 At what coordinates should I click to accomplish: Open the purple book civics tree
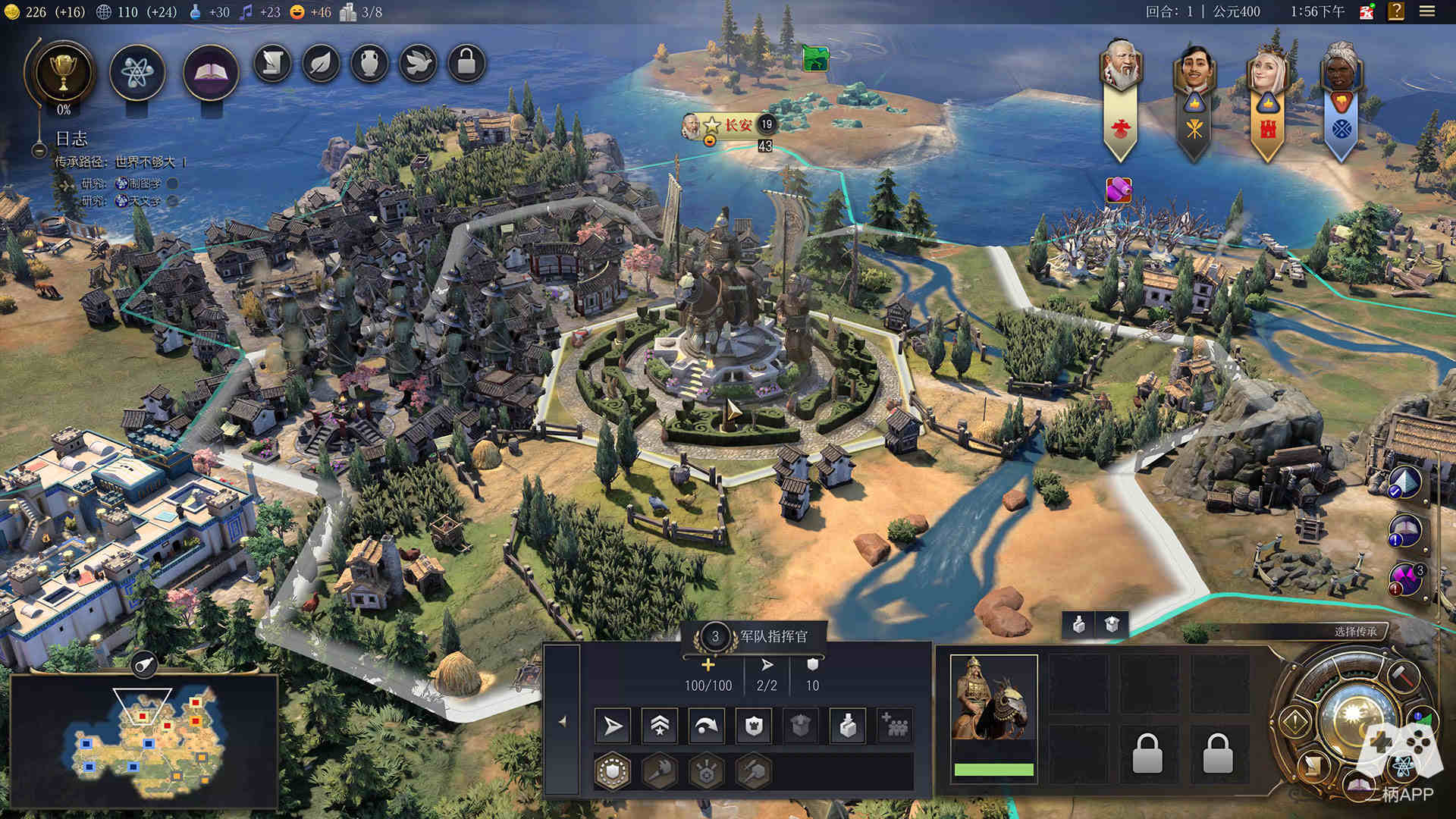(211, 73)
